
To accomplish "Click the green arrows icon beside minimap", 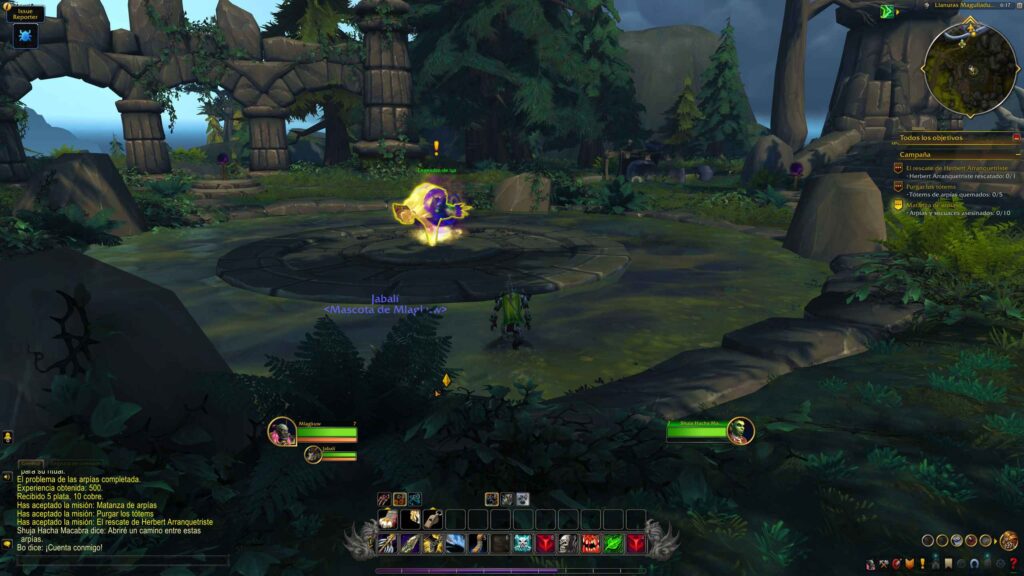I will pyautogui.click(x=886, y=12).
